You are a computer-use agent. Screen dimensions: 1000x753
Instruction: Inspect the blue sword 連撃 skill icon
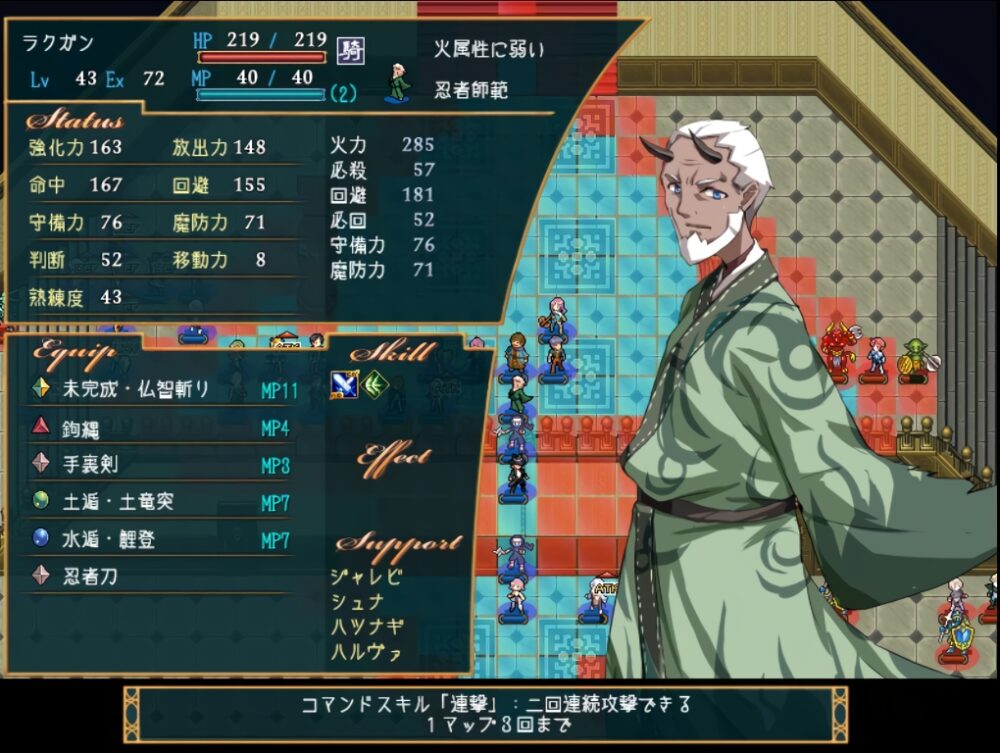pyautogui.click(x=344, y=384)
